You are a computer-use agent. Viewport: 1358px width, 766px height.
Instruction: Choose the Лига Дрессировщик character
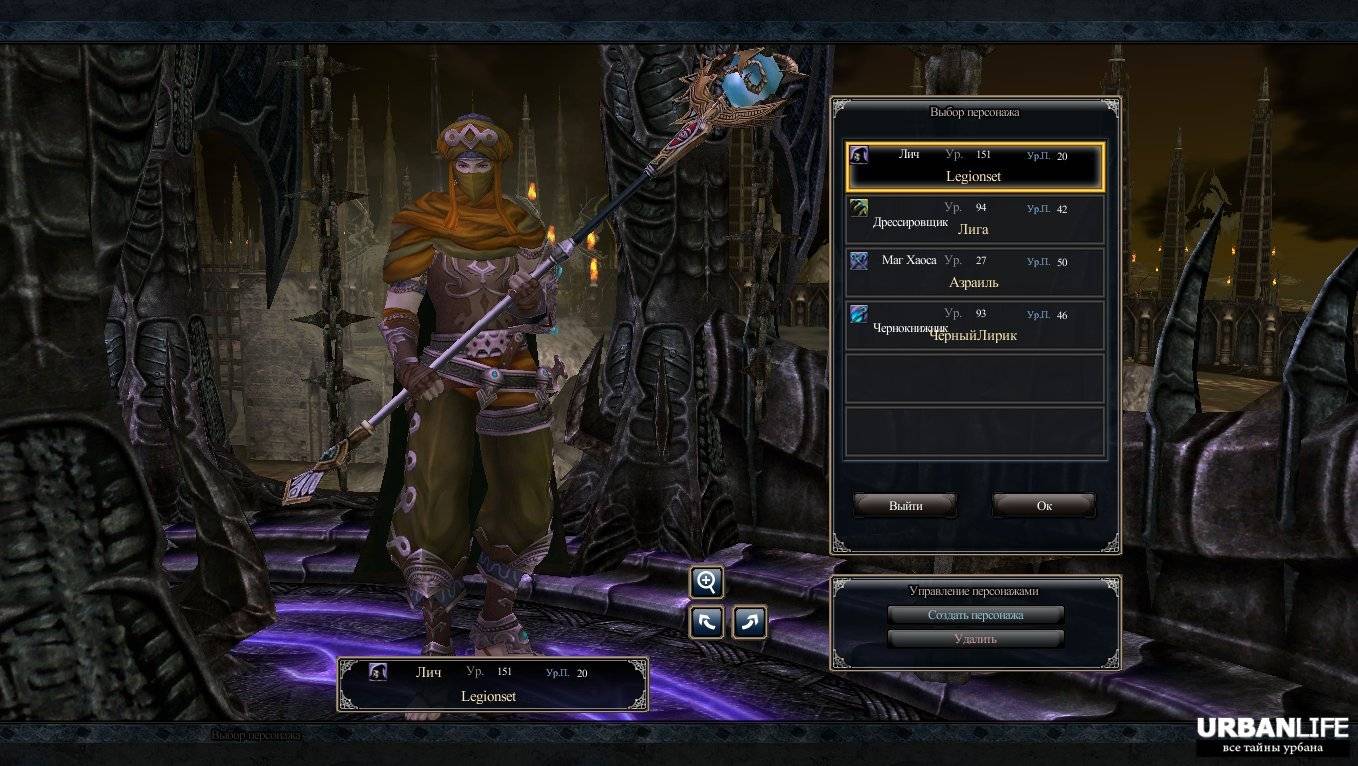(x=974, y=220)
